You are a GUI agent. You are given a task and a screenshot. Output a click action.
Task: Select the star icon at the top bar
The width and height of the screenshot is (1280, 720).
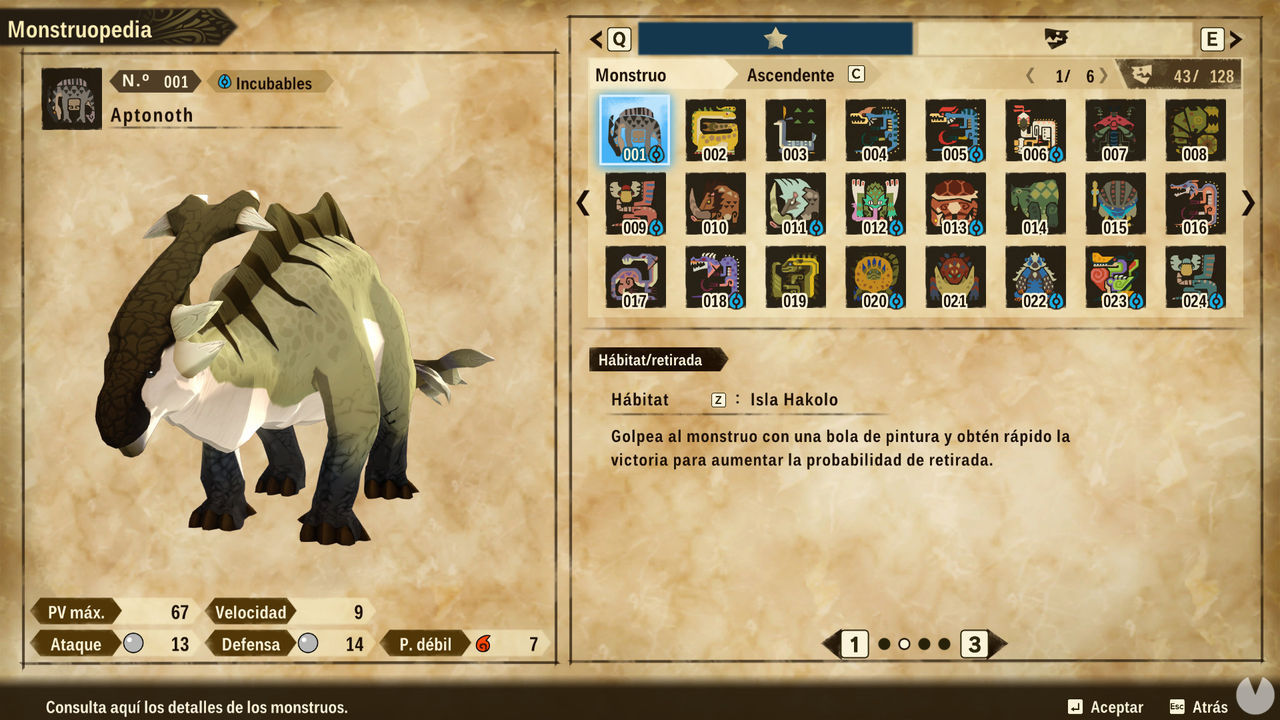[x=775, y=38]
